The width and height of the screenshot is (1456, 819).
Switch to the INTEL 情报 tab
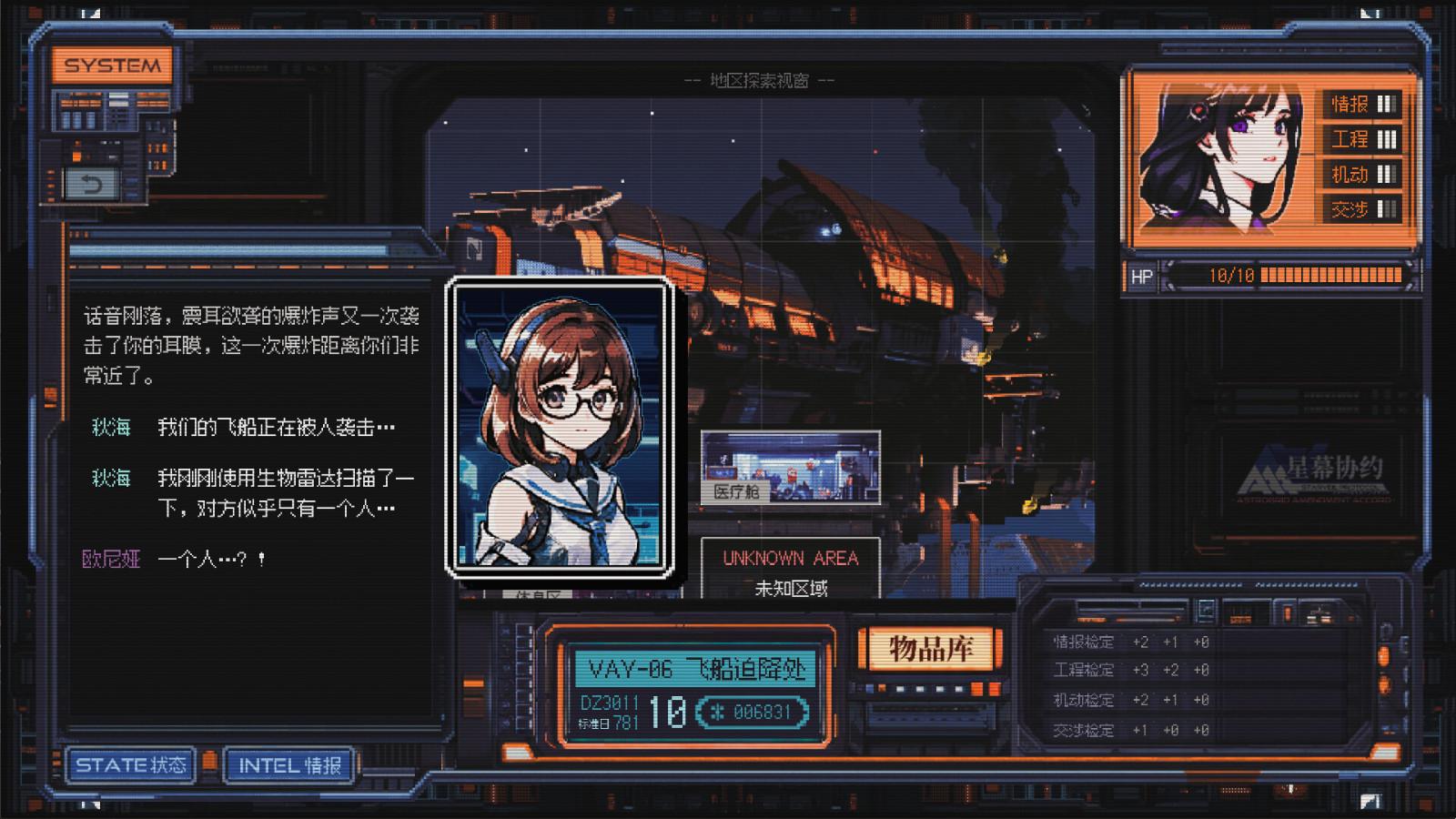tap(289, 765)
